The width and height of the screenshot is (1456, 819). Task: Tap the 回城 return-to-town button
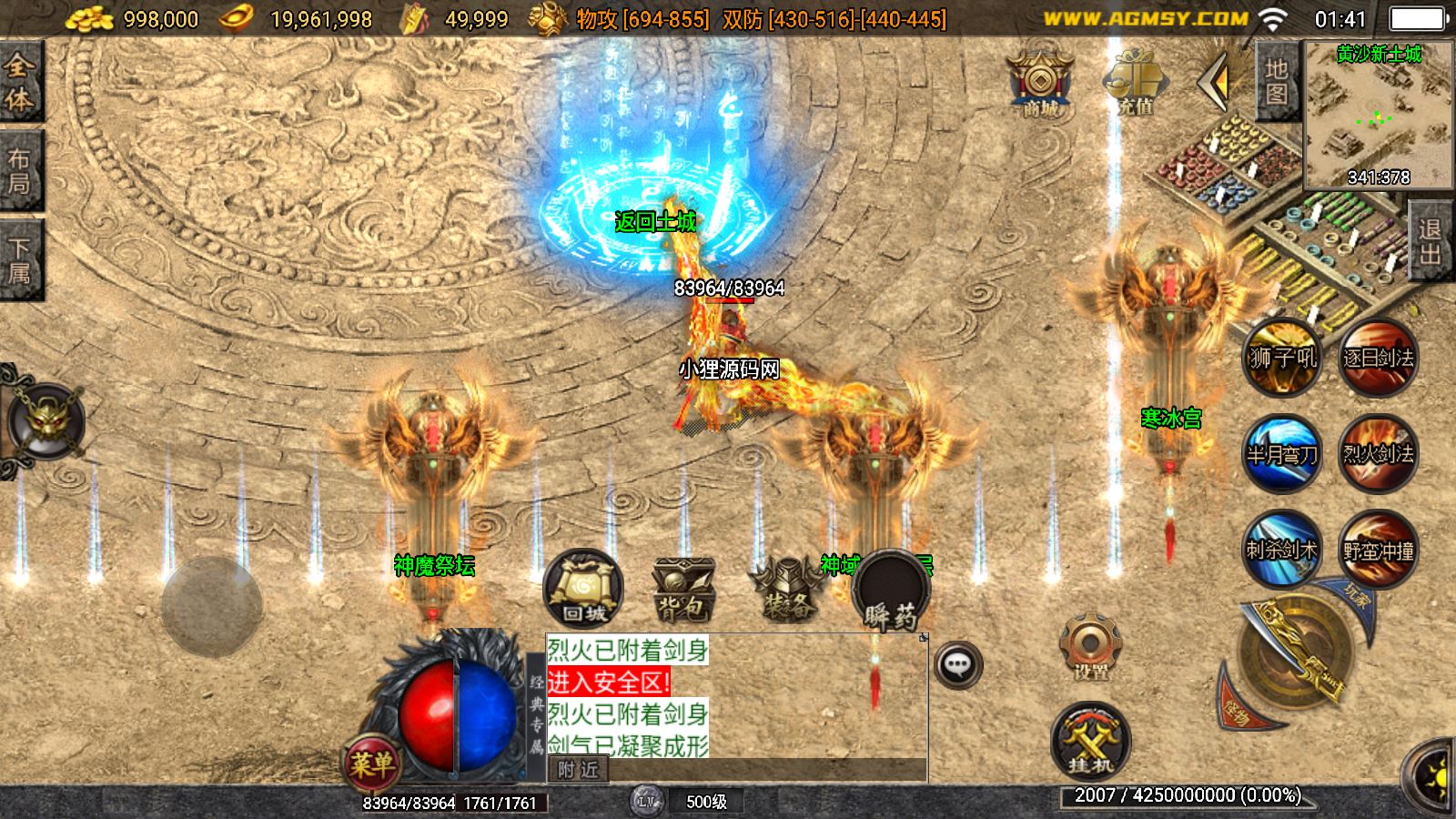(x=583, y=589)
